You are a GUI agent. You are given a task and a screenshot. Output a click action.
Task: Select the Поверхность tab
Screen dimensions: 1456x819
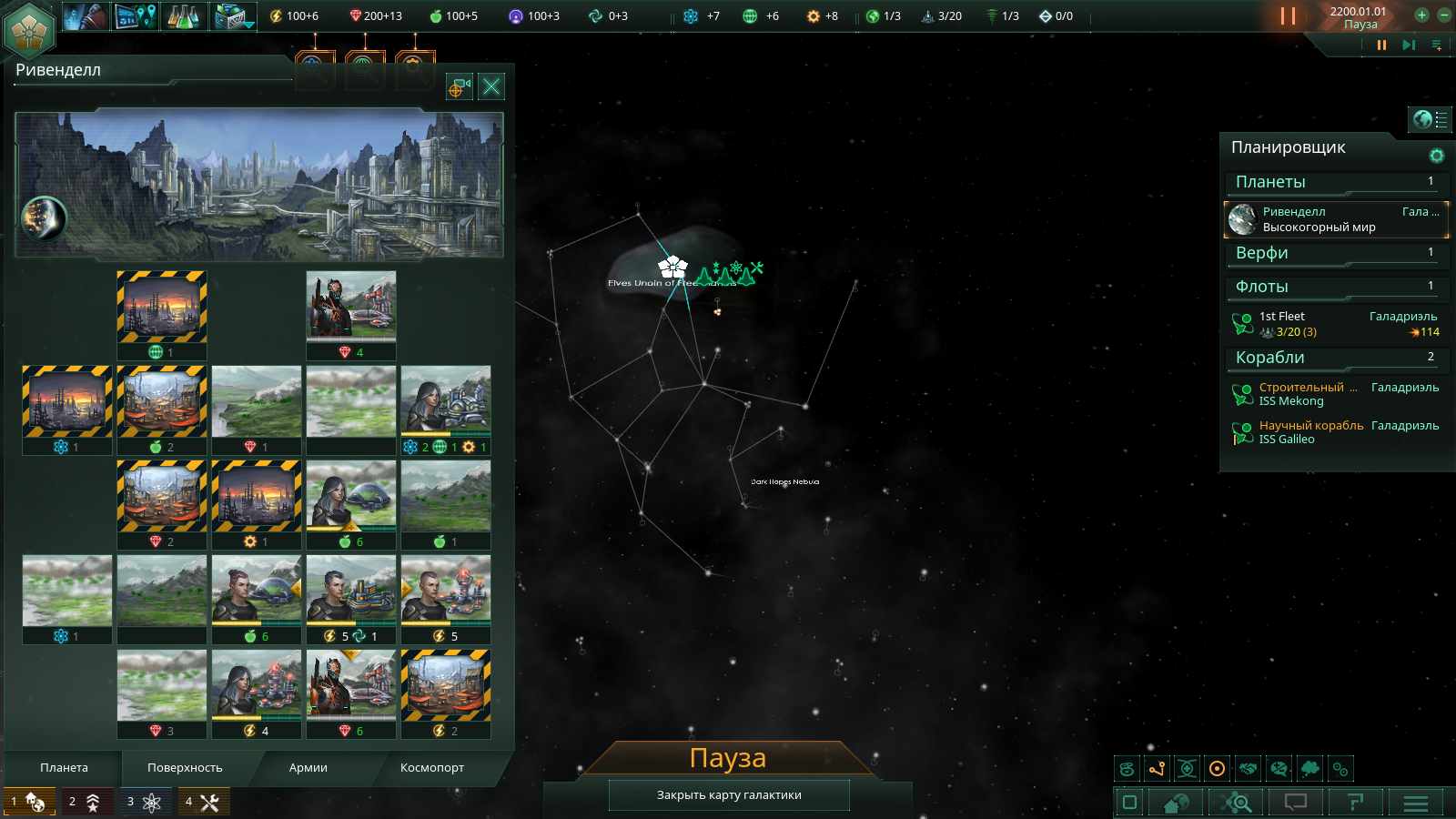click(x=185, y=768)
